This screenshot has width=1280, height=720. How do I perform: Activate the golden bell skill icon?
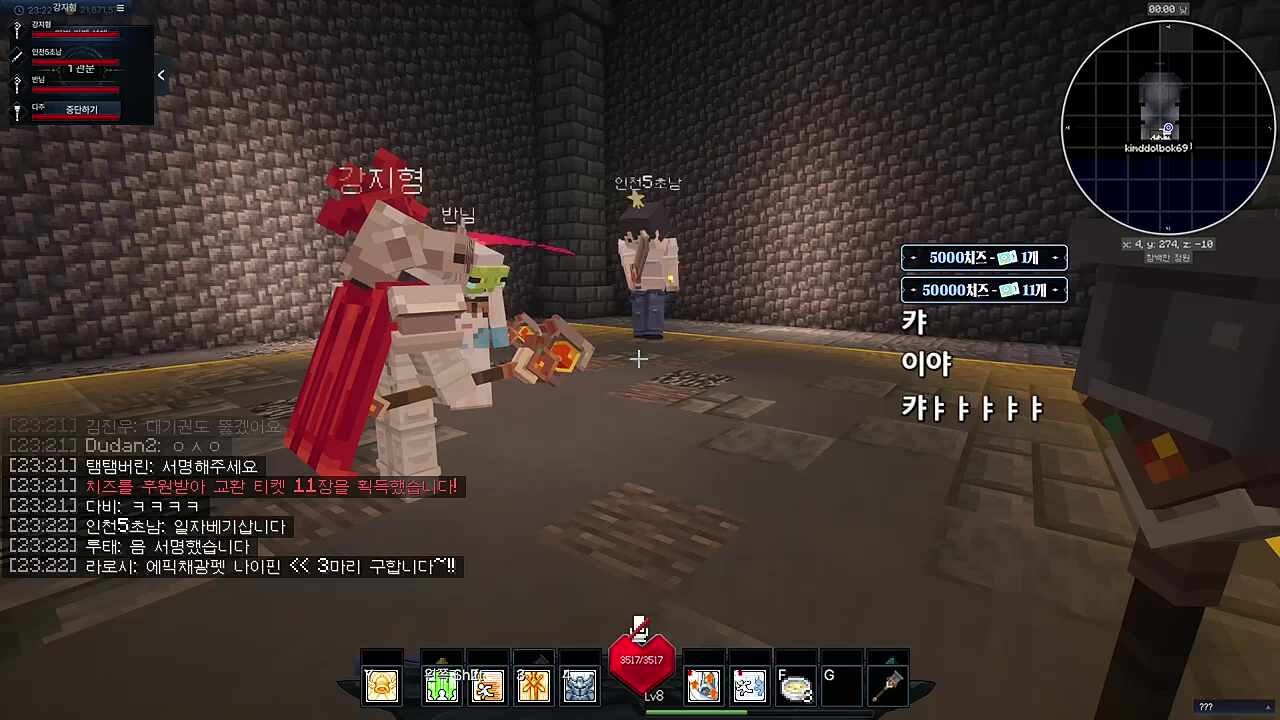[x=382, y=685]
